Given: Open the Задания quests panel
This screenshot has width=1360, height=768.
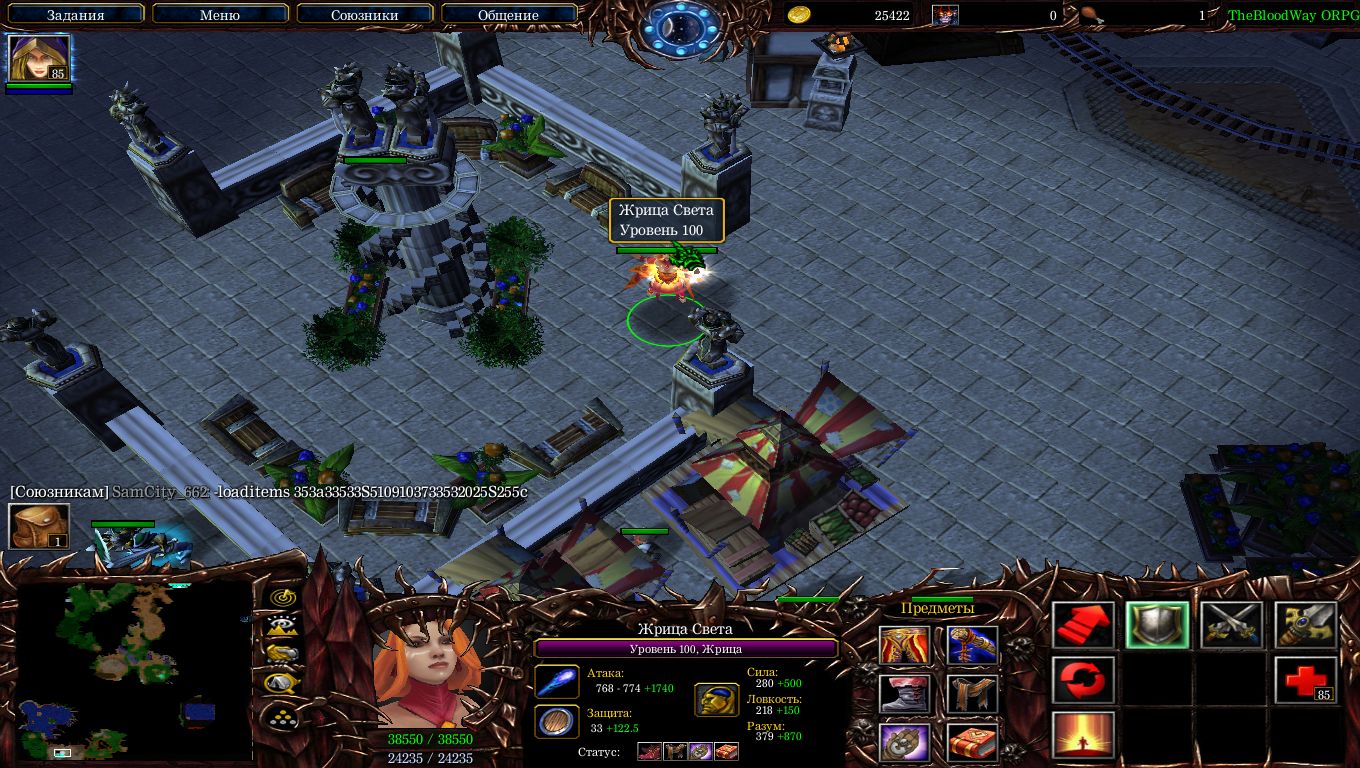Looking at the screenshot, I should pos(76,15).
